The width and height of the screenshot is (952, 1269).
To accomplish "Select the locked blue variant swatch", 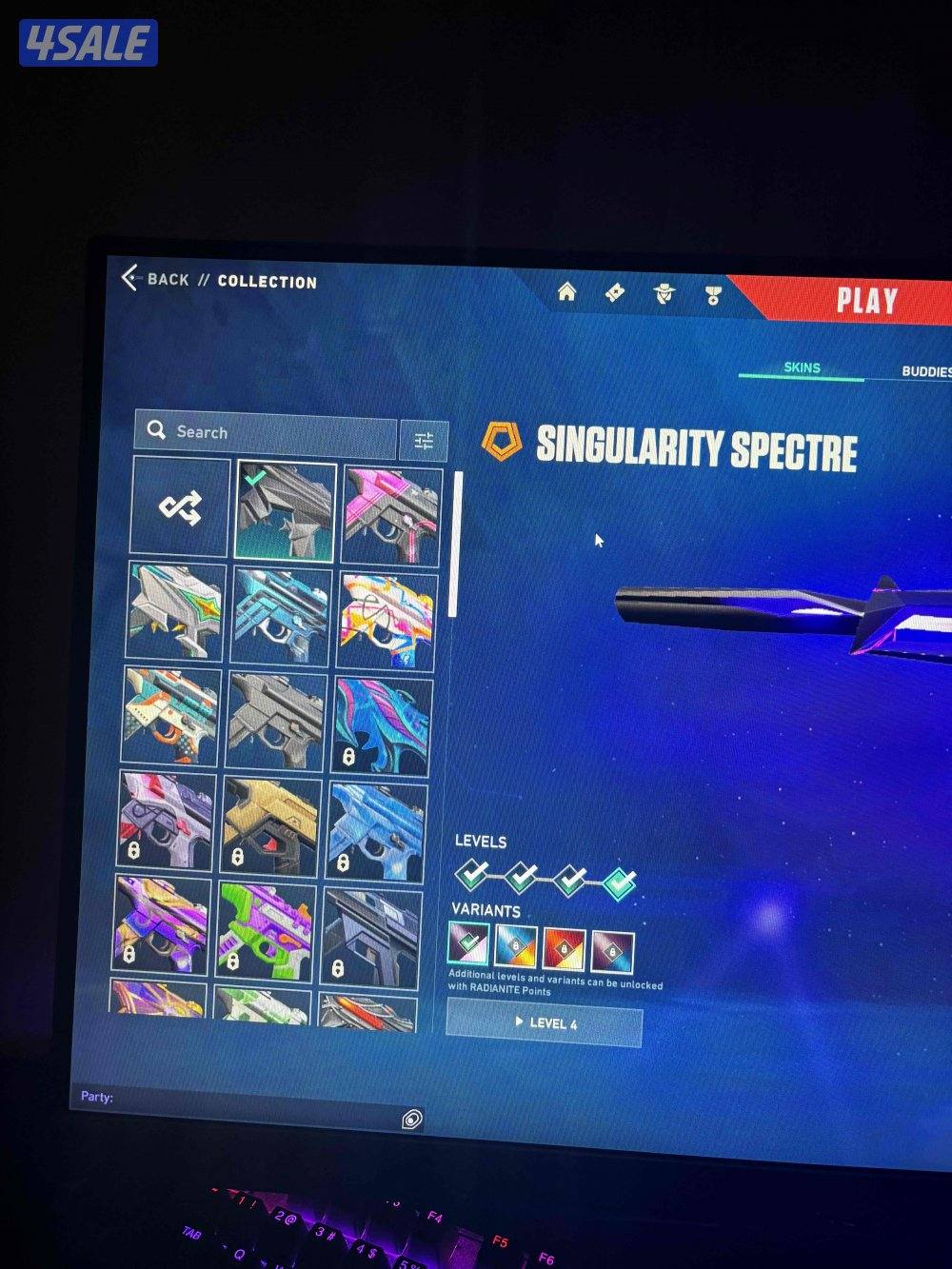I will point(516,946).
